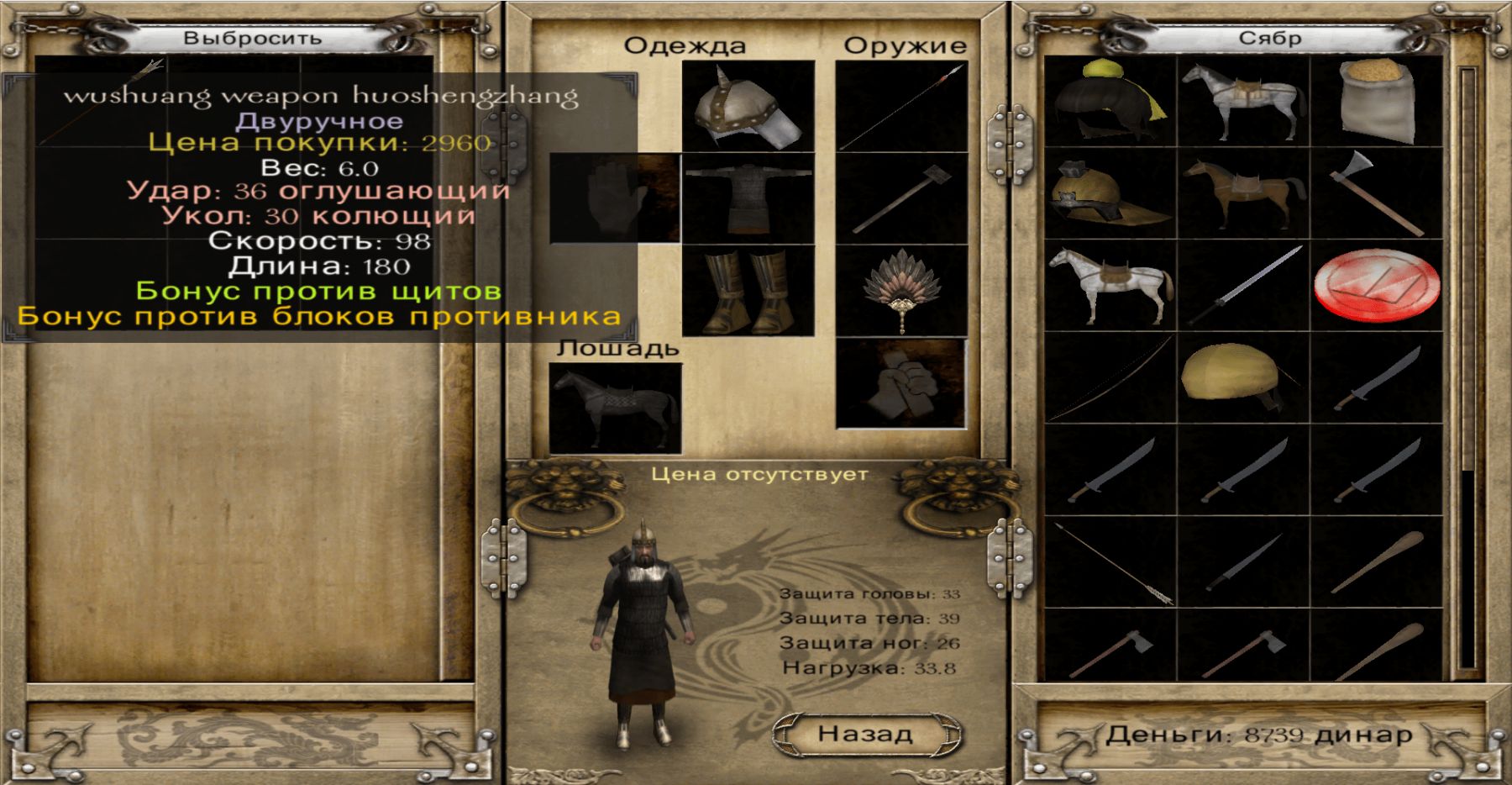This screenshot has height=785, width=1512.
Task: Select the round yellow cap in inventory
Action: click(x=1243, y=378)
